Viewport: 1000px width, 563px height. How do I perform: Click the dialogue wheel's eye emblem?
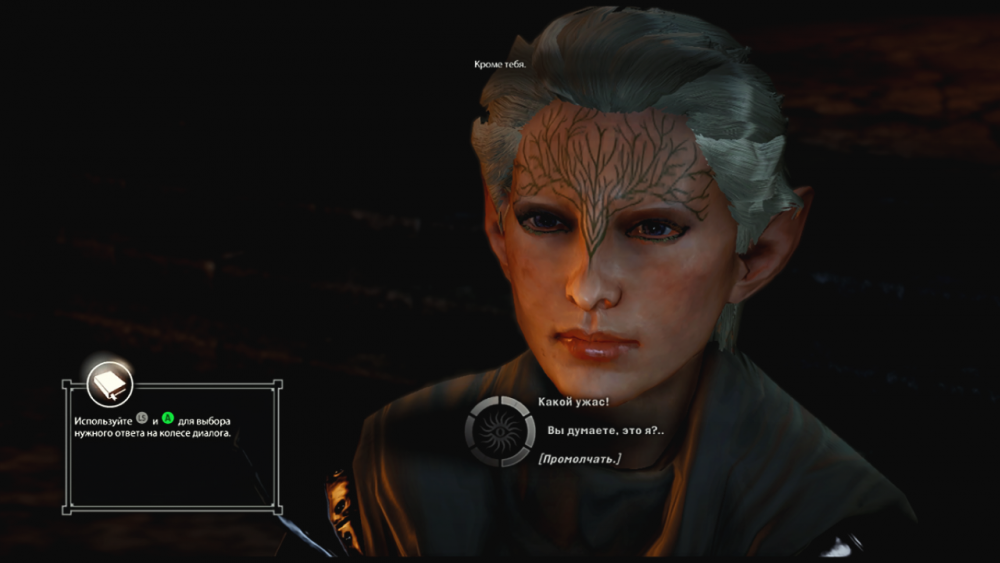tap(498, 431)
